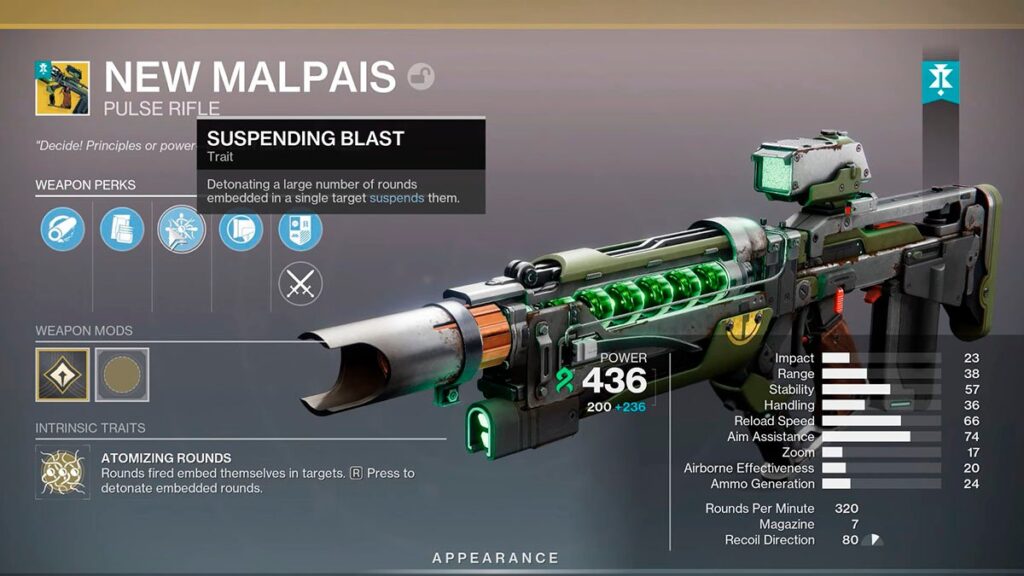Viewport: 1024px width, 576px height.
Task: Open the crossed swords tracker perk
Action: [300, 285]
